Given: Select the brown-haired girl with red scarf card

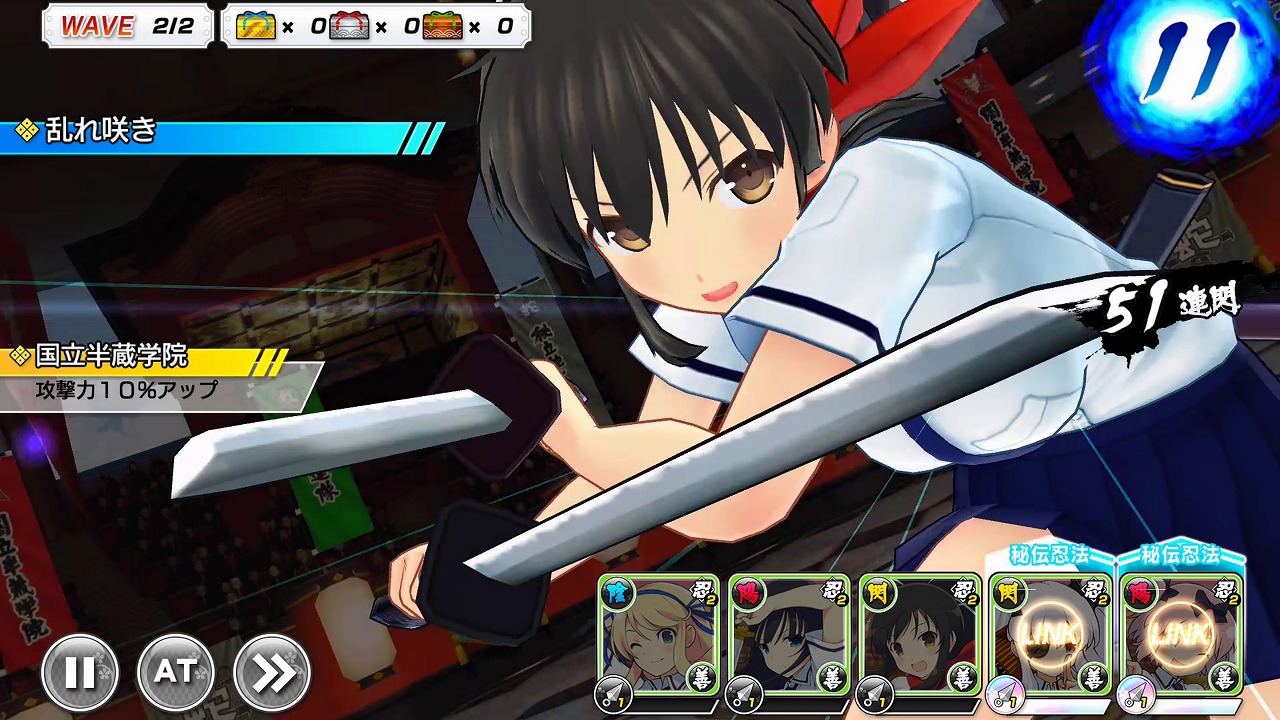Looking at the screenshot, I should tap(918, 636).
